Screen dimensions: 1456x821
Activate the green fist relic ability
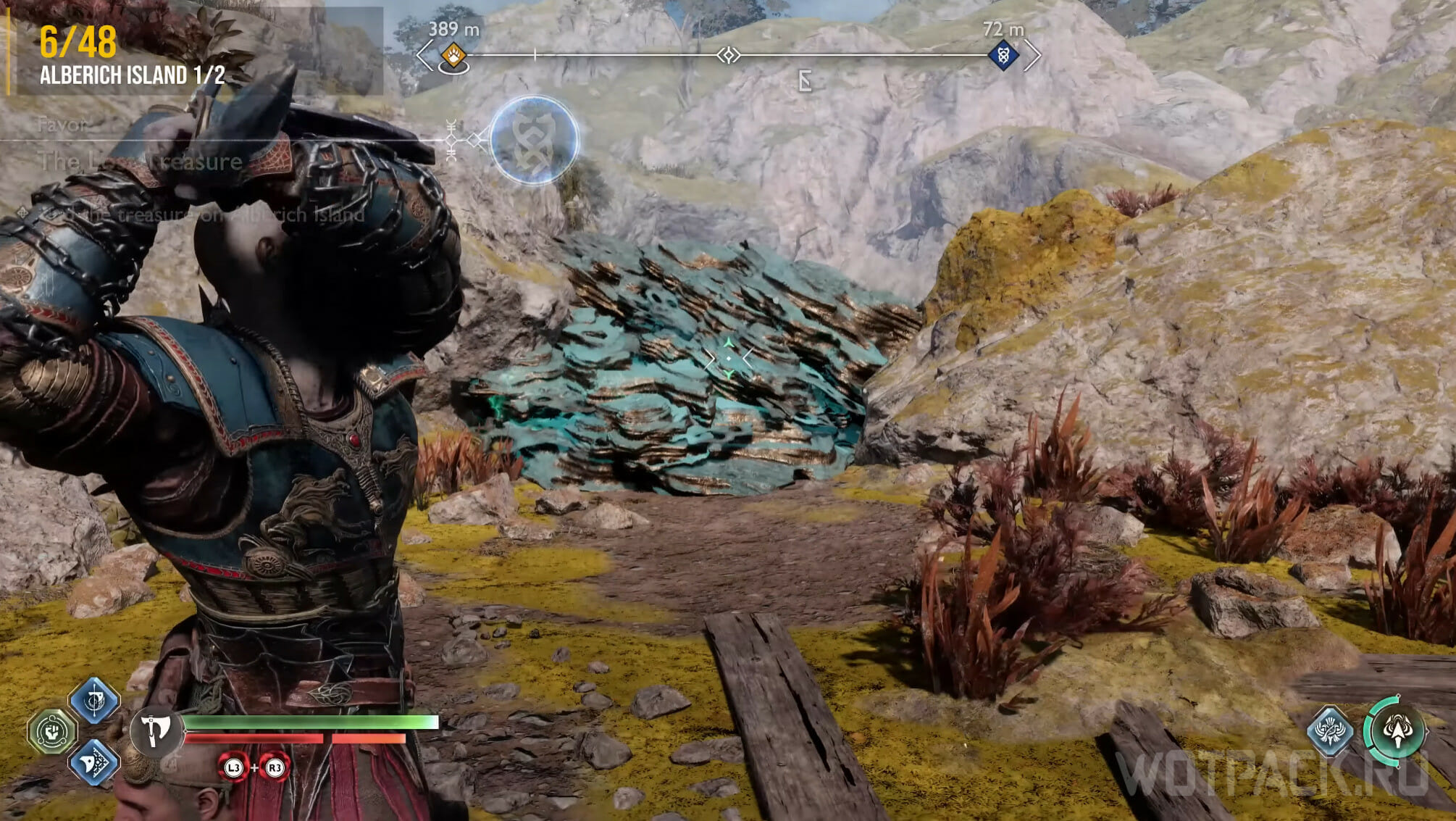point(52,732)
